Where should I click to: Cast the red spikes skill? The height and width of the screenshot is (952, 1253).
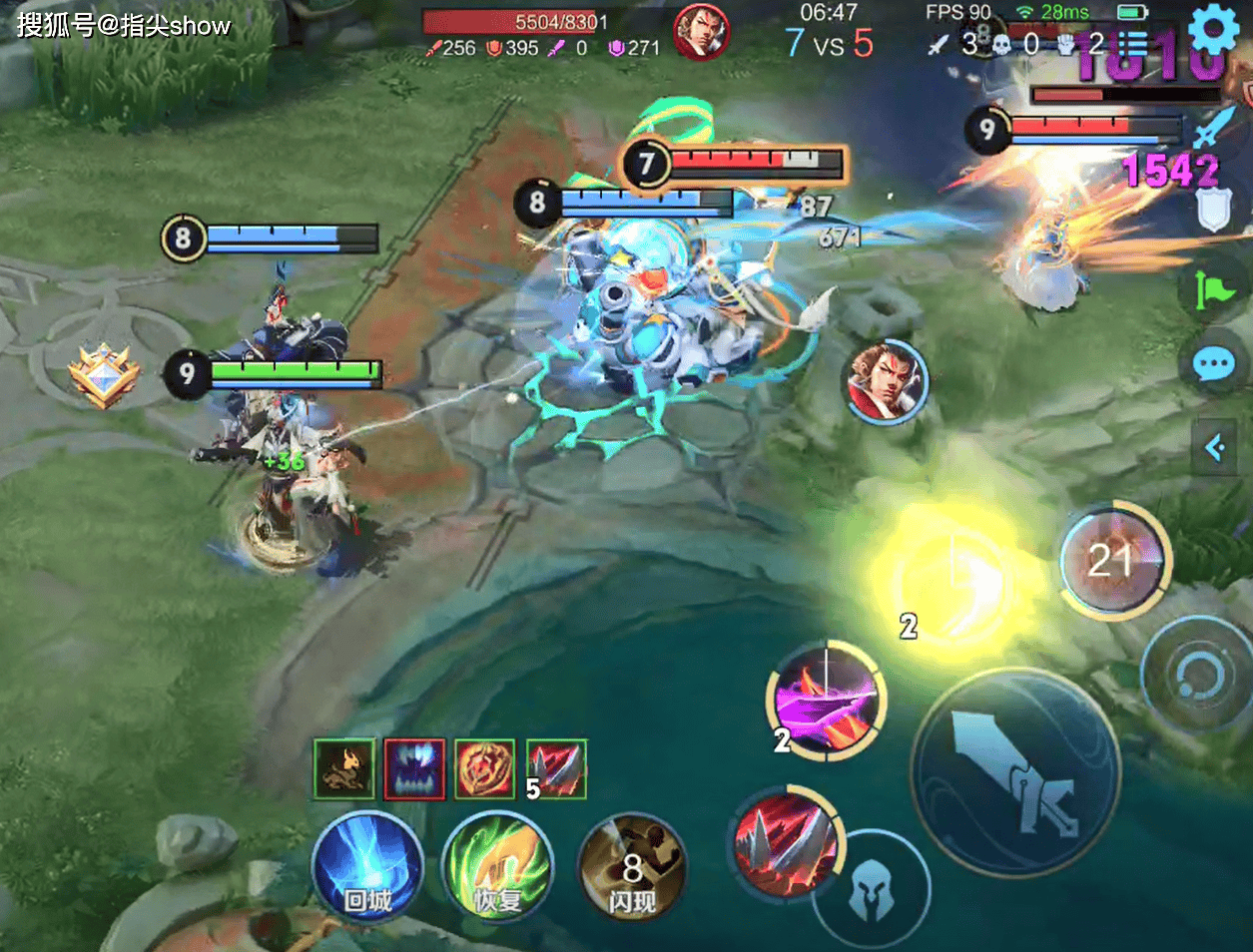click(787, 840)
